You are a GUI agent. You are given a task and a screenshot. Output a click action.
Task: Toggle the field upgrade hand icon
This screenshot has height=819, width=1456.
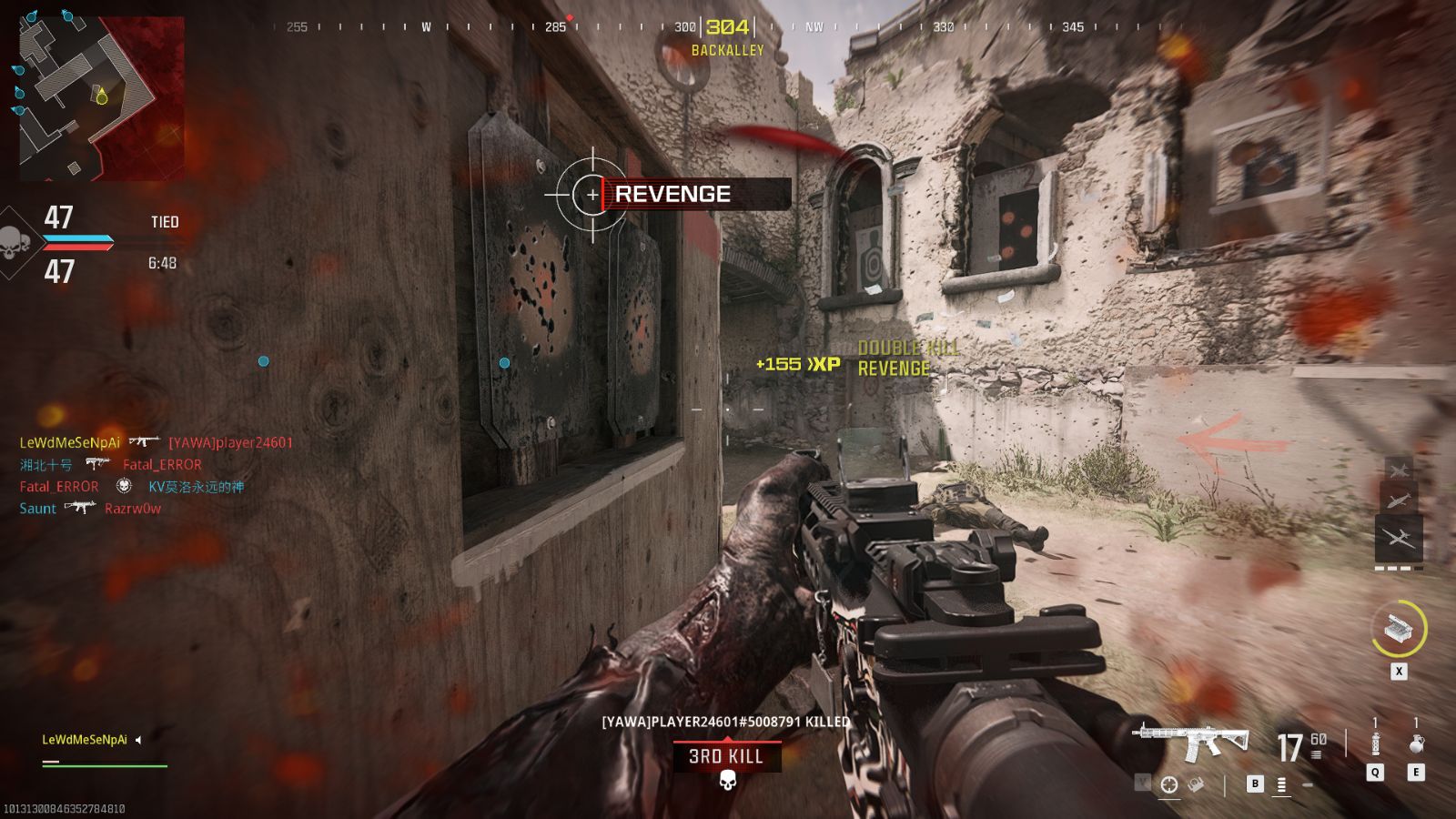(1195, 784)
